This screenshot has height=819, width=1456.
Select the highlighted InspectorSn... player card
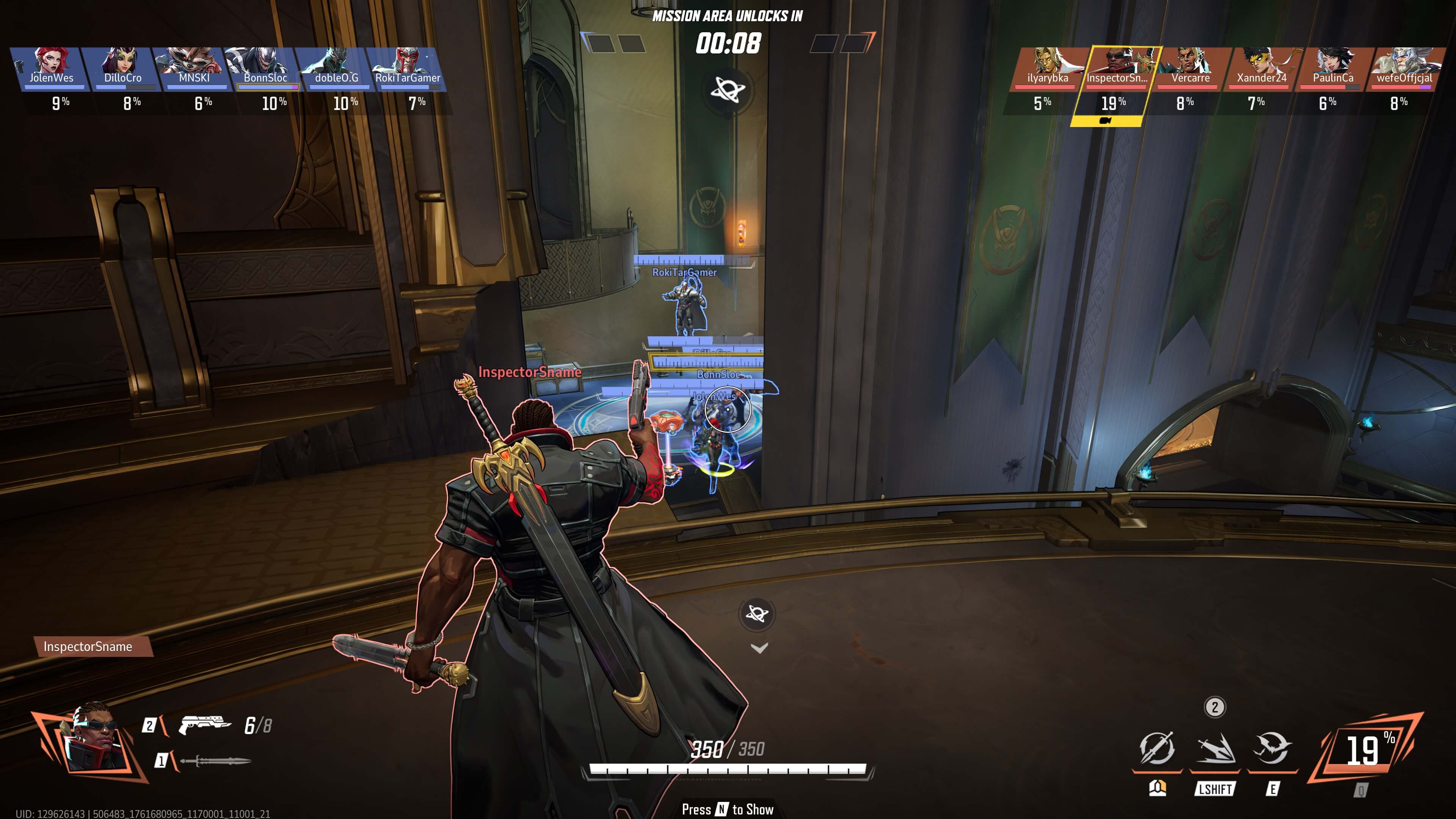(x=1117, y=68)
